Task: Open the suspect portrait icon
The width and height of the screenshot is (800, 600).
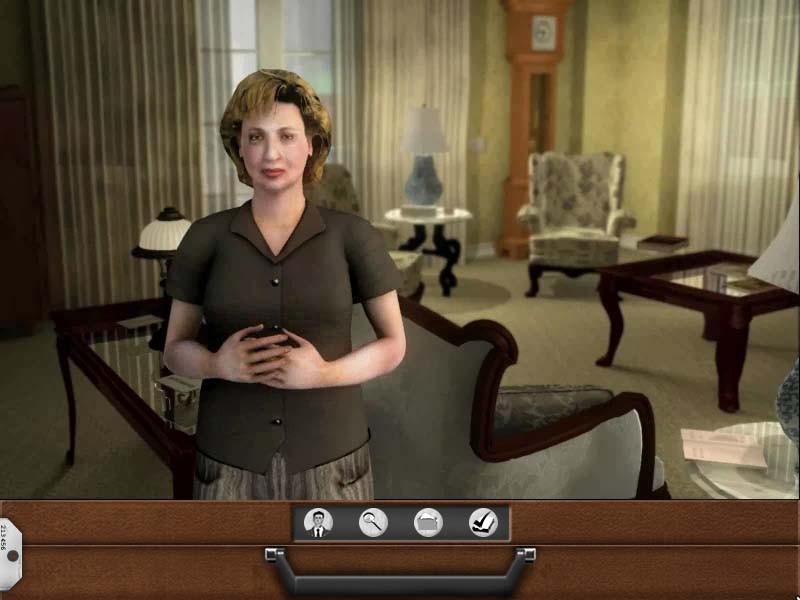Action: (318, 522)
